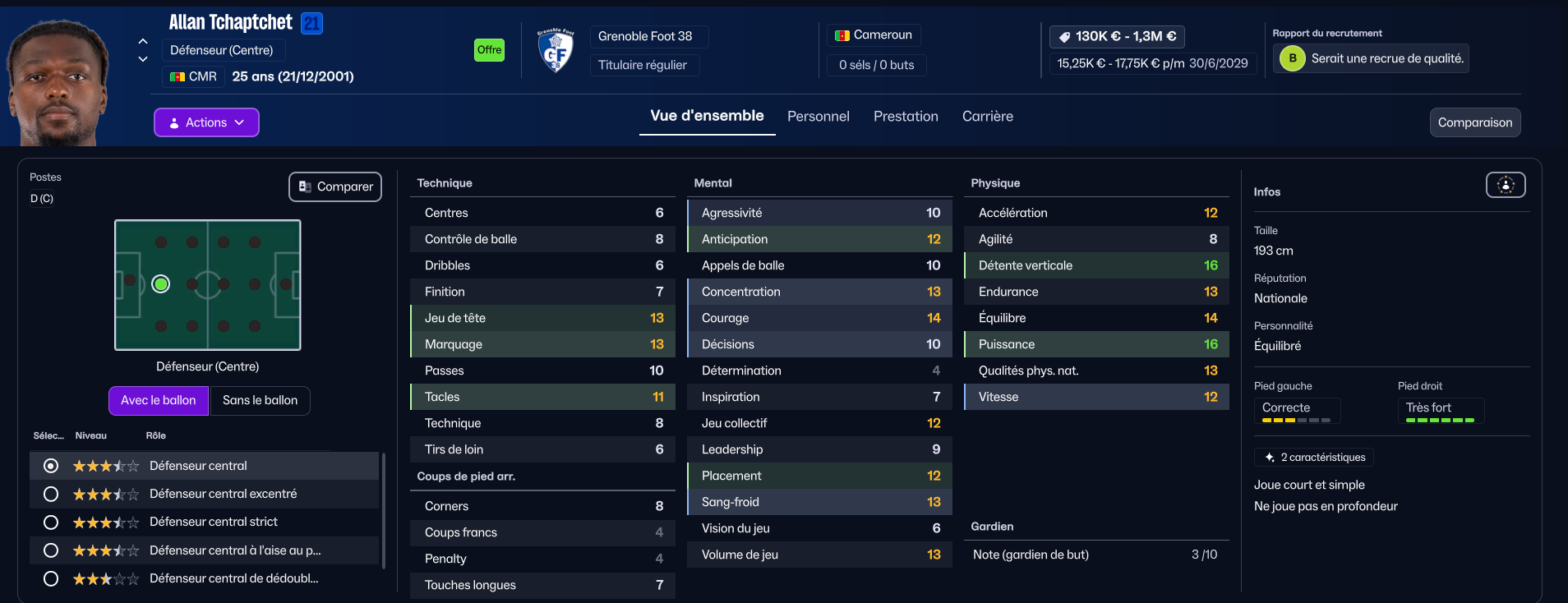Switch to Sans le ballon view

260,400
